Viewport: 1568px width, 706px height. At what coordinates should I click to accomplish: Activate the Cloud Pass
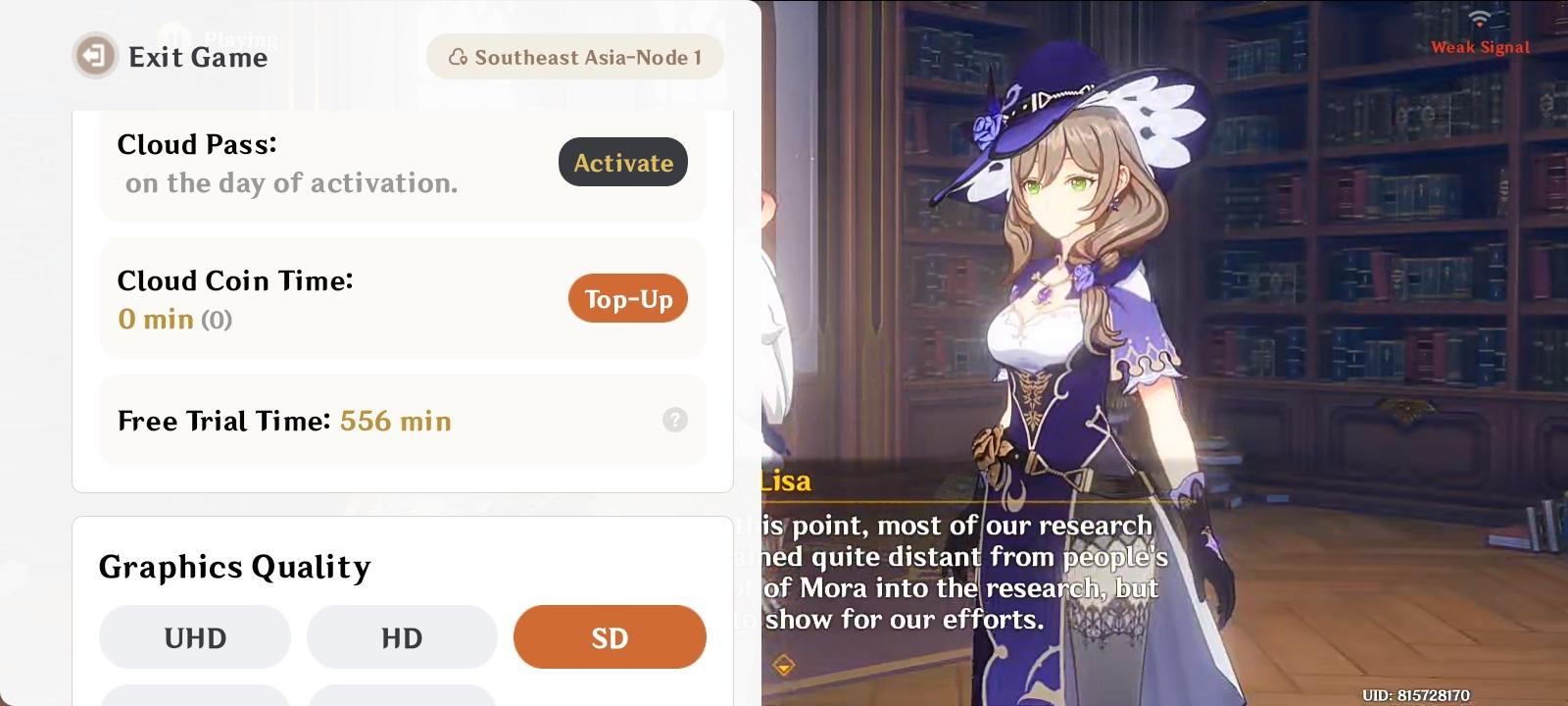622,162
